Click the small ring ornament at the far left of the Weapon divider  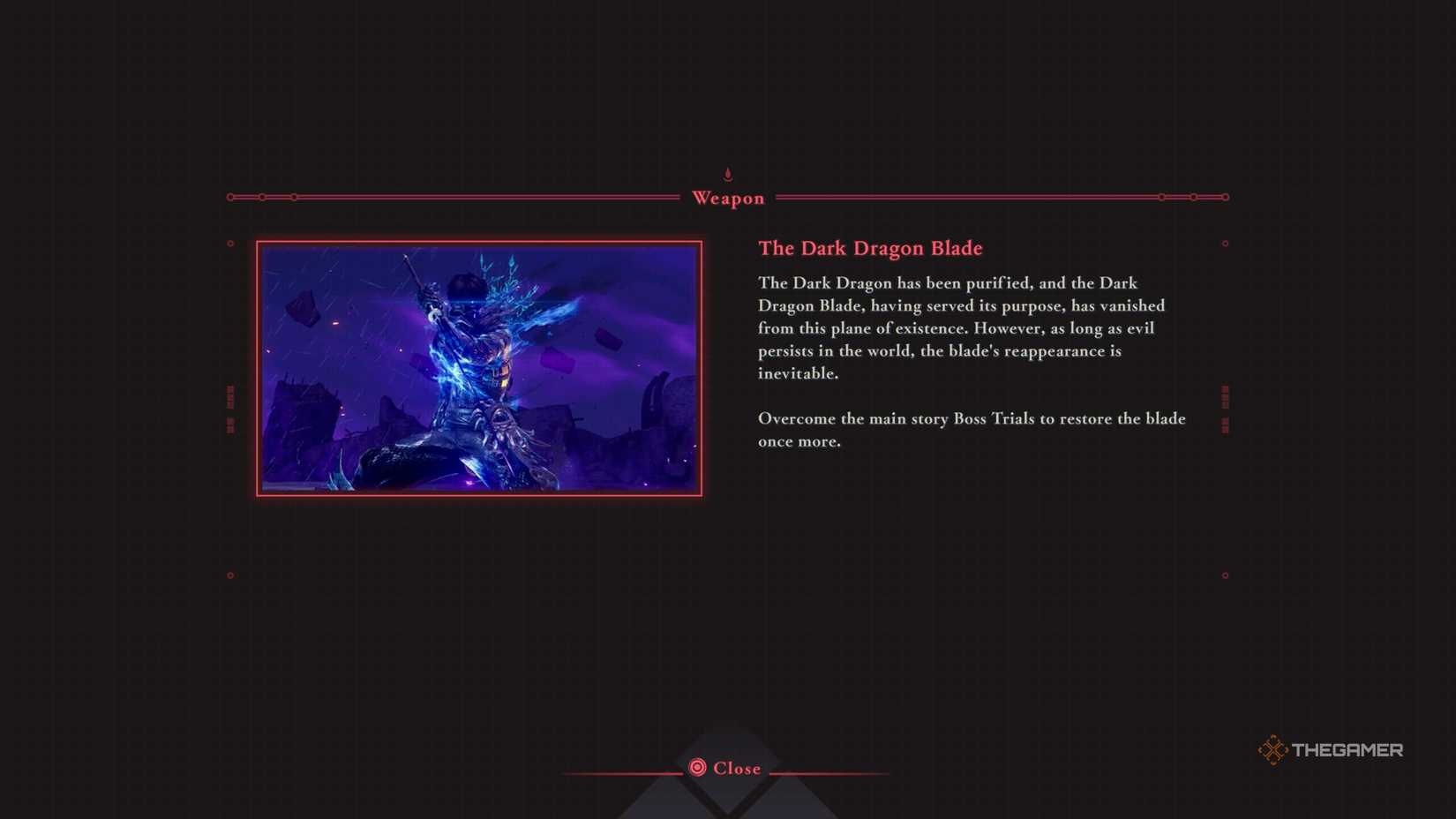[230, 198]
